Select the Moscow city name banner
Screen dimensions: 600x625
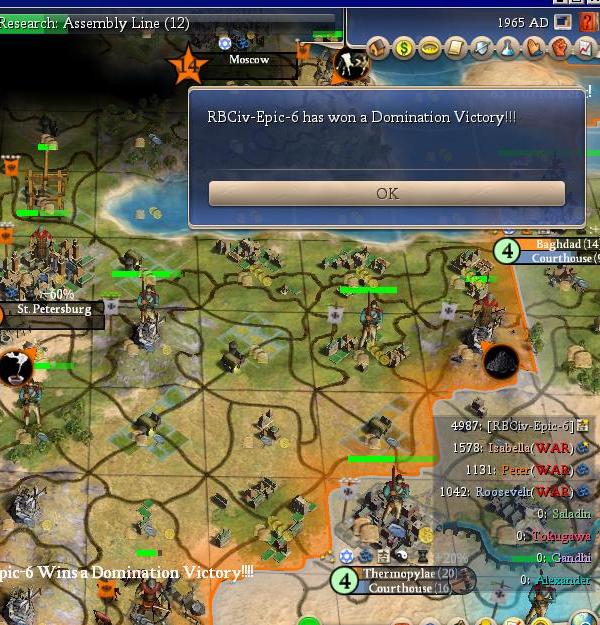(248, 60)
